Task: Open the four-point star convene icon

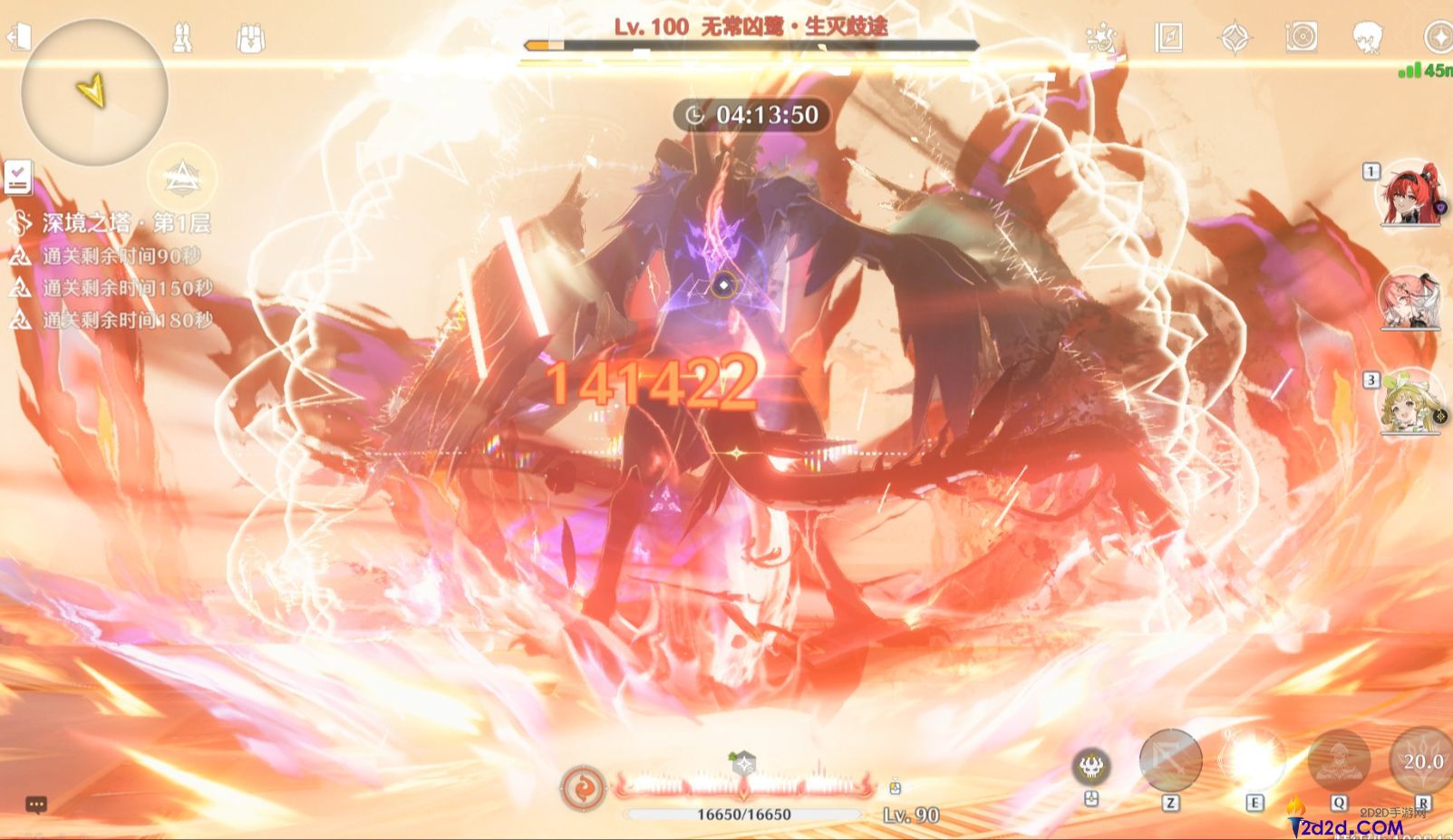Action: click(x=1235, y=38)
